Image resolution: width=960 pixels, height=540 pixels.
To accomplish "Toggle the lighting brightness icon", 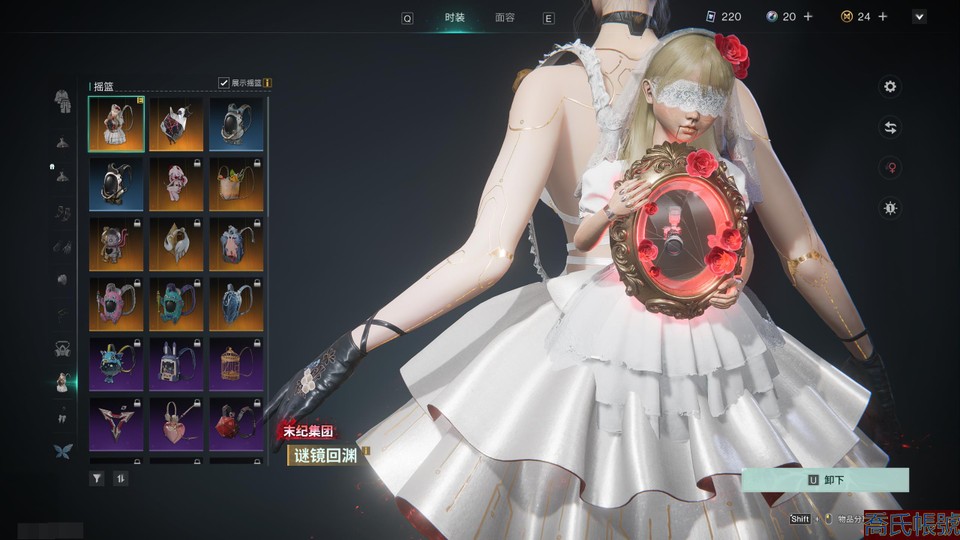I will pyautogui.click(x=889, y=208).
